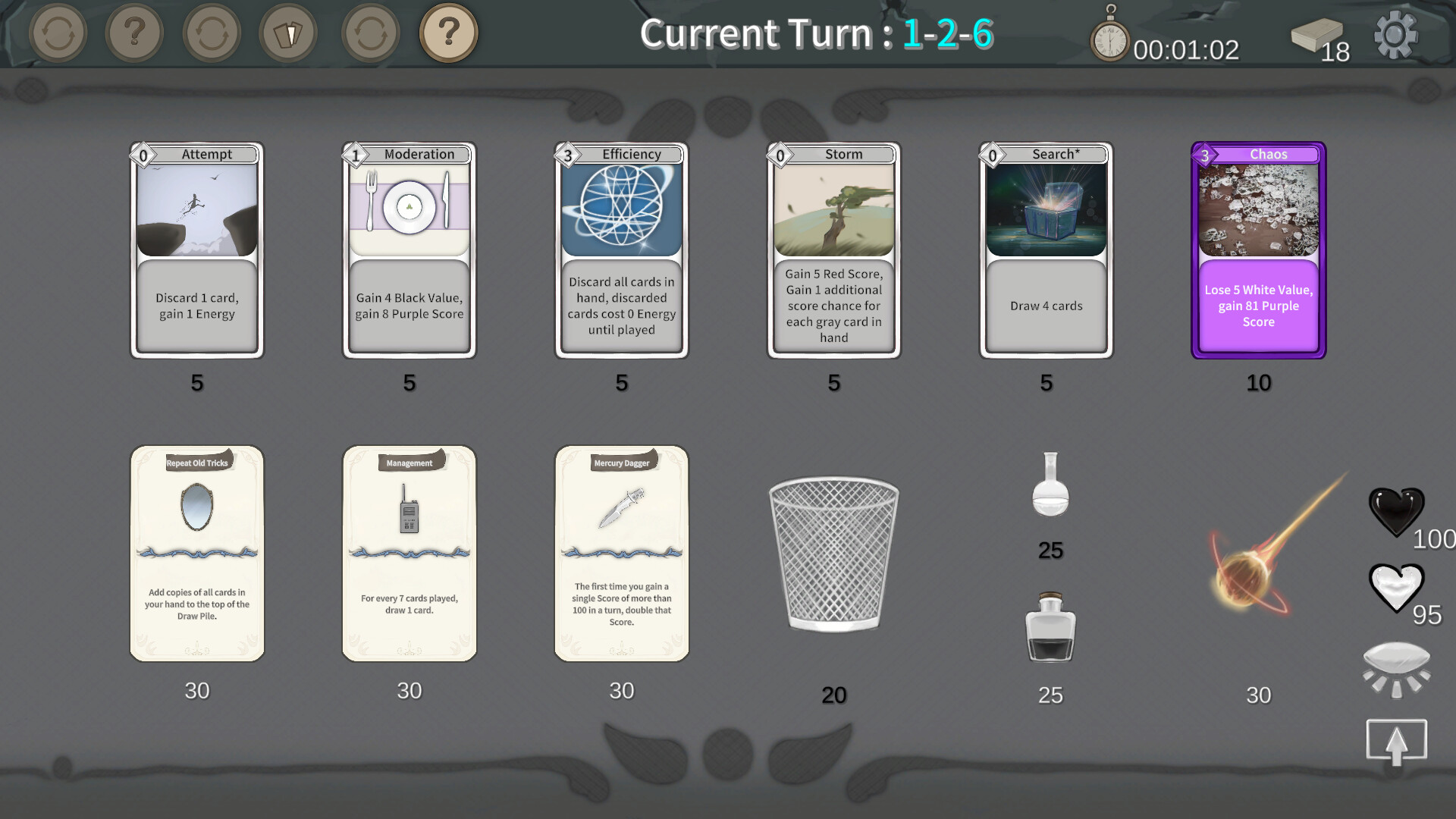
Task: Reroll the shop with the leftmost refresh icon
Action: point(59,33)
